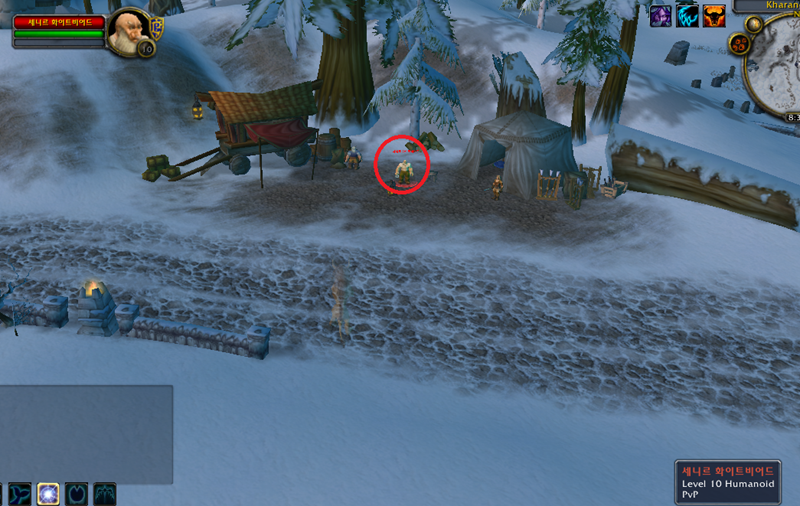Select the sea creature form icon
800x506 pixels.
point(19,493)
